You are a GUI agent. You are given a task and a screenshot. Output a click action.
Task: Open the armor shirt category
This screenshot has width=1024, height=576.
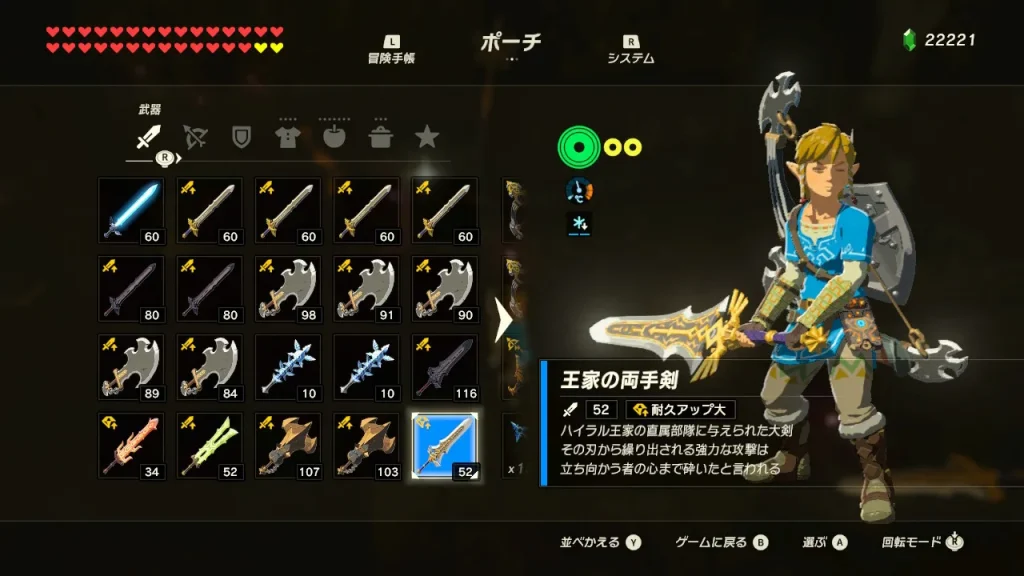coord(288,137)
